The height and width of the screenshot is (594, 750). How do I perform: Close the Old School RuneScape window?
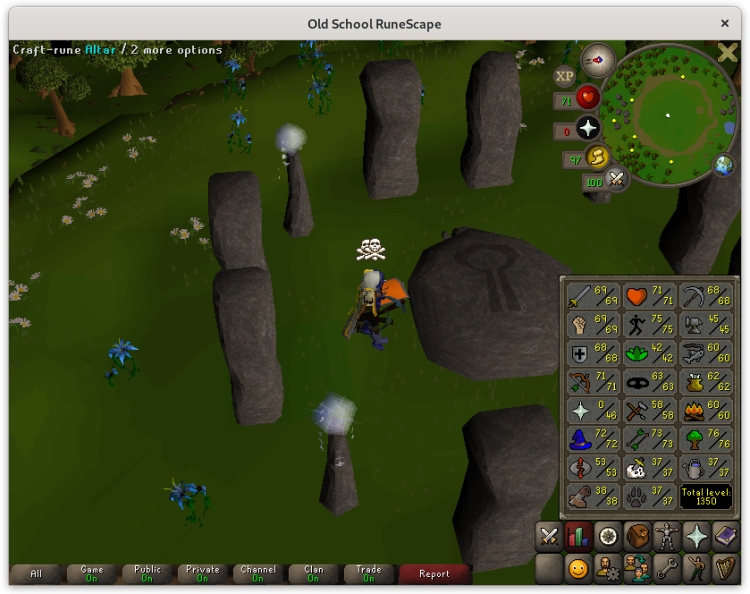725,23
